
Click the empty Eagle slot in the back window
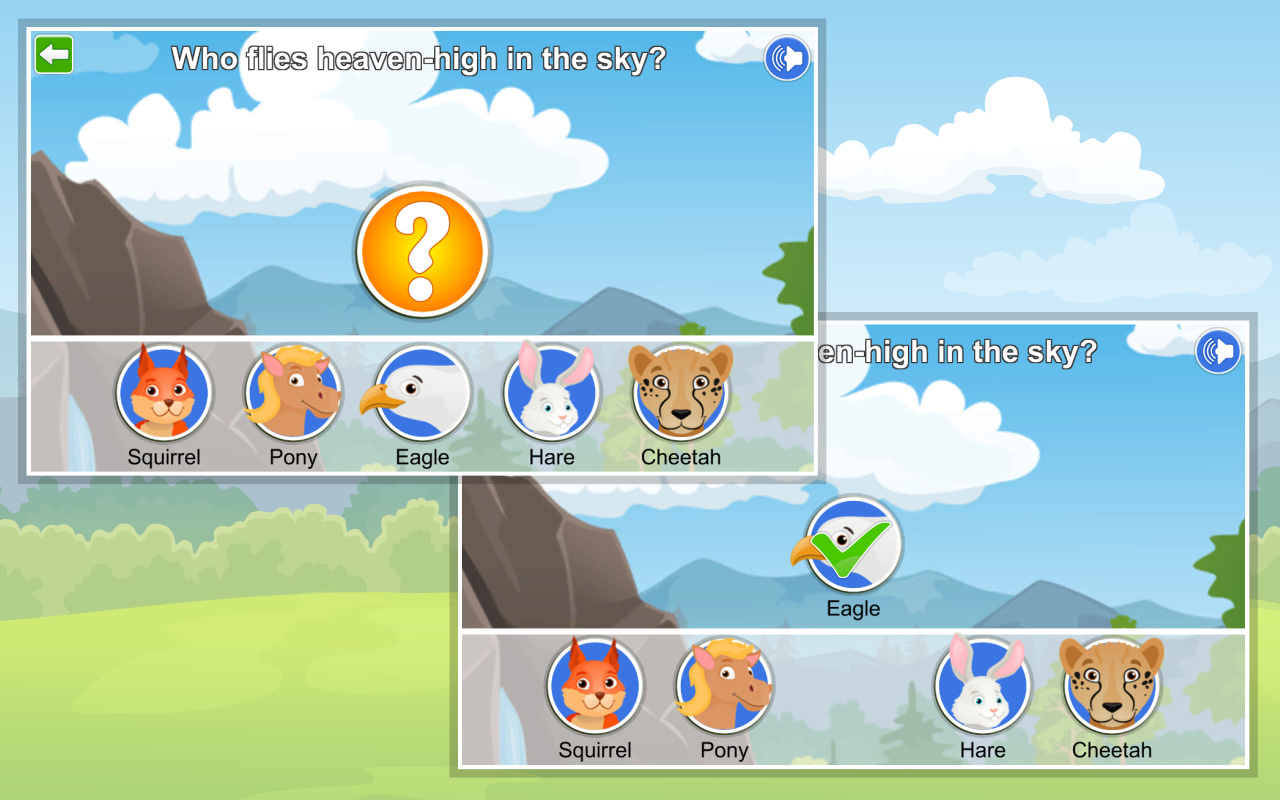point(851,685)
